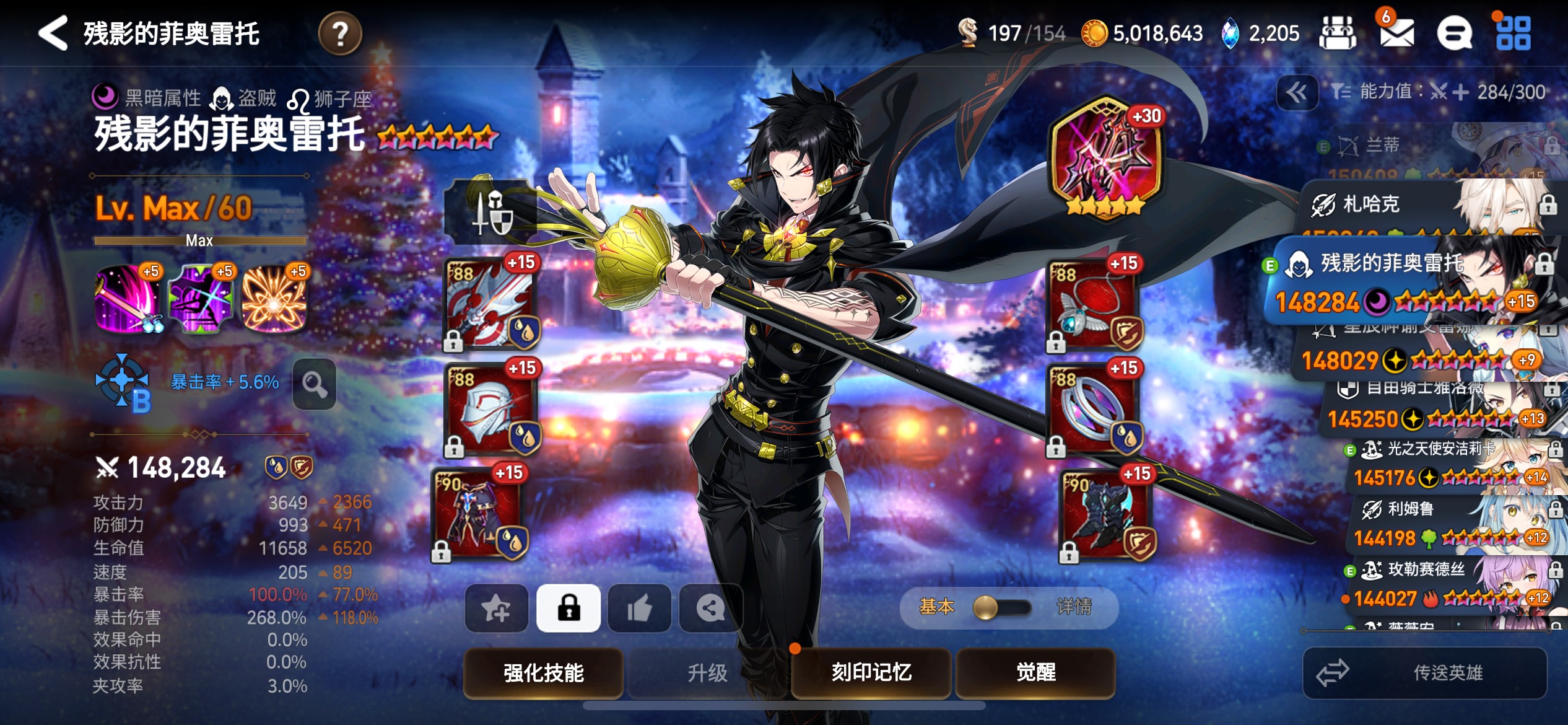Tap the thumbs-up recommend button
Image resolution: width=1568 pixels, height=725 pixels.
point(639,608)
